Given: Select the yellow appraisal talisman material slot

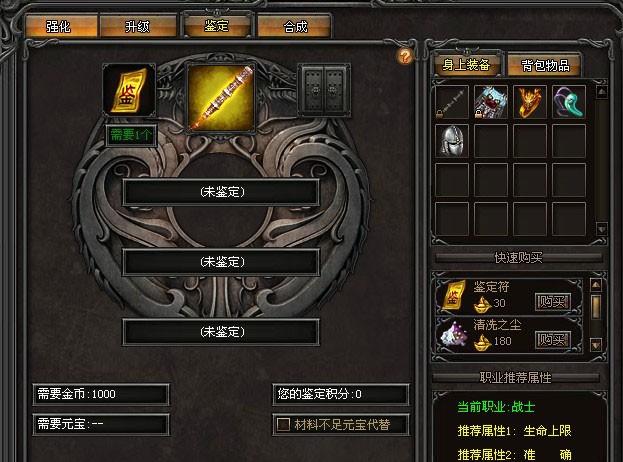Looking at the screenshot, I should click(130, 92).
